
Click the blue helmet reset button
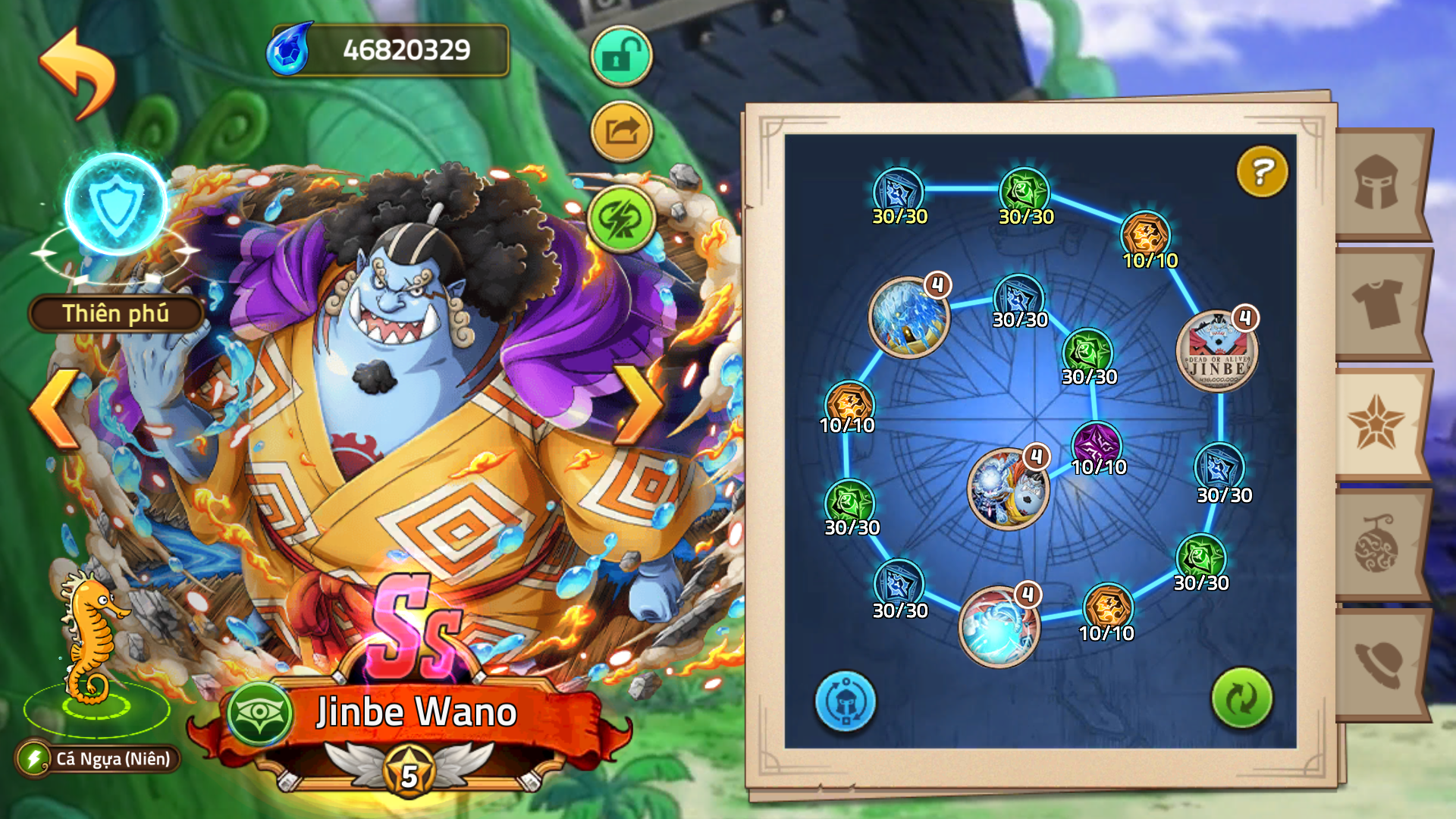845,701
